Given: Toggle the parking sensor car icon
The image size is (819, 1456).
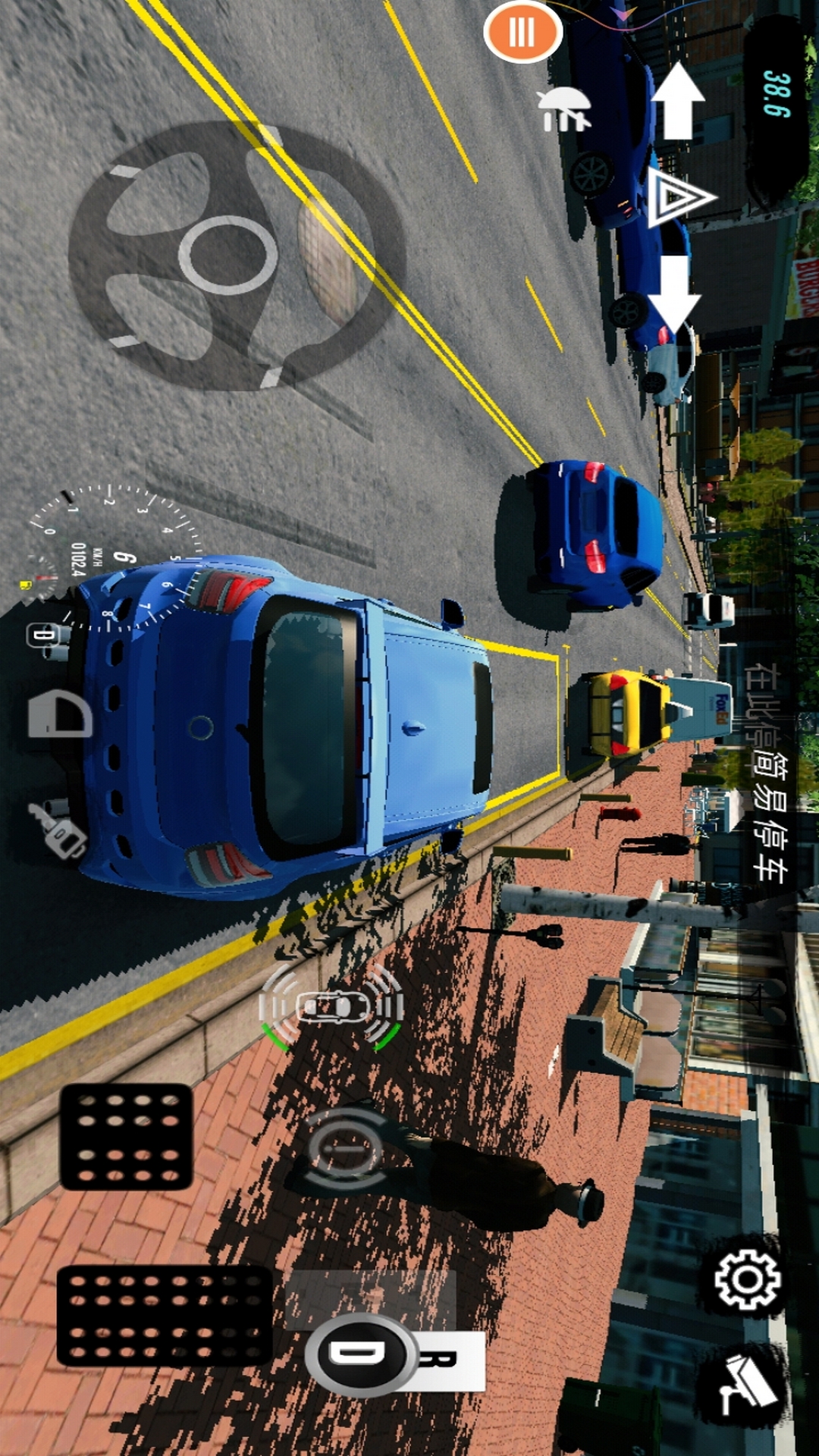Looking at the screenshot, I should click(x=331, y=1007).
